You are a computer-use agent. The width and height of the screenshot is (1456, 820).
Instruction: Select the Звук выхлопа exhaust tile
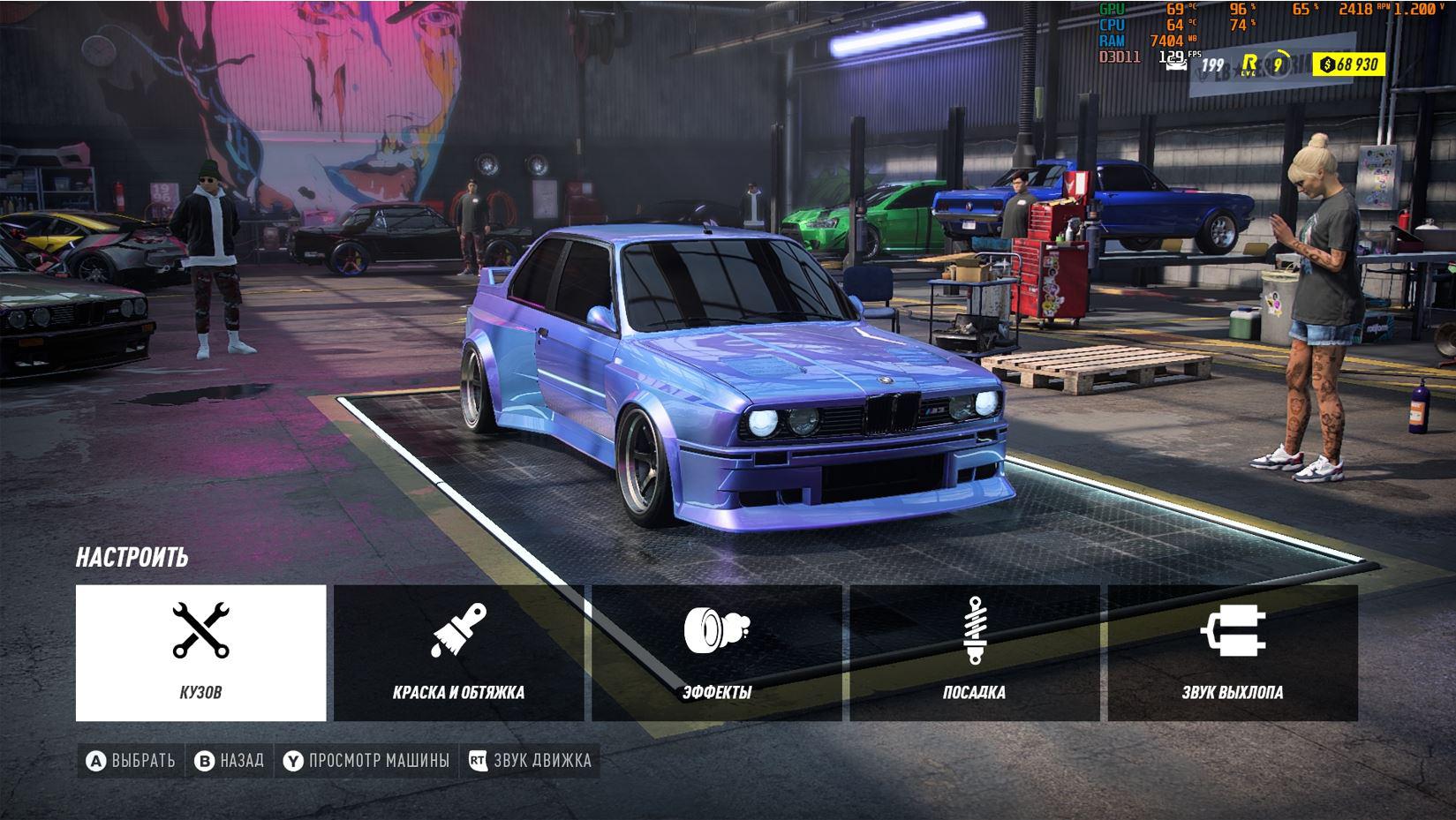1233,652
